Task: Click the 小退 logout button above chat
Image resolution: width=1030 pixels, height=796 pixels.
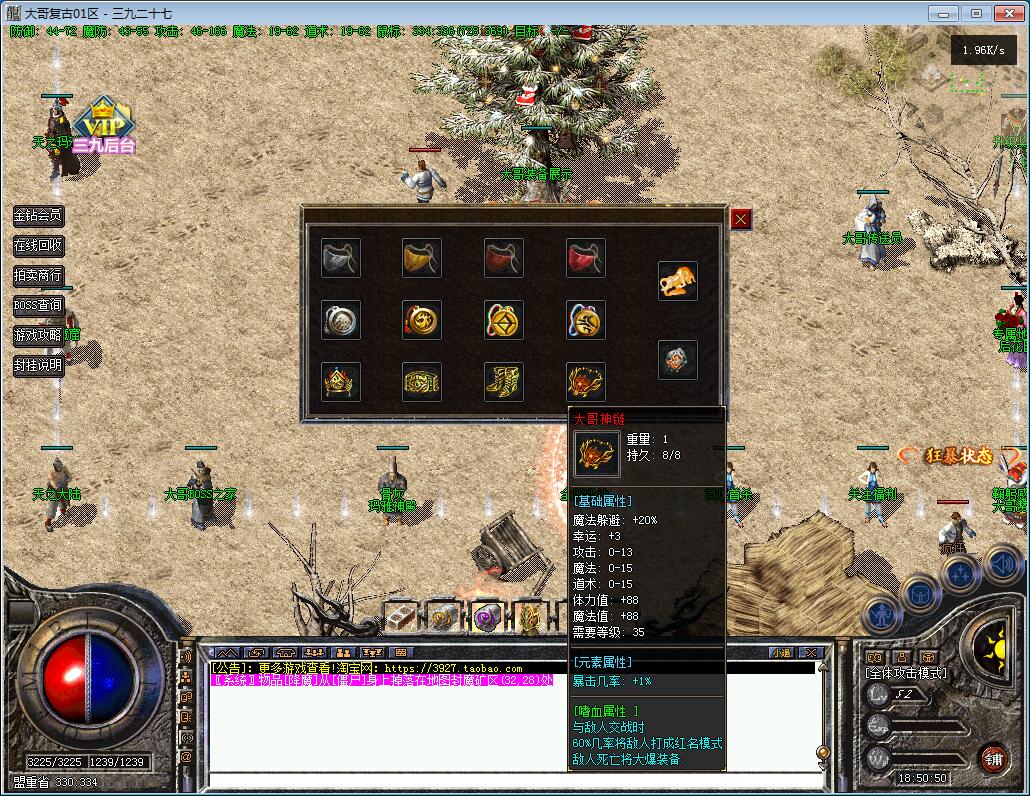Action: [x=781, y=653]
